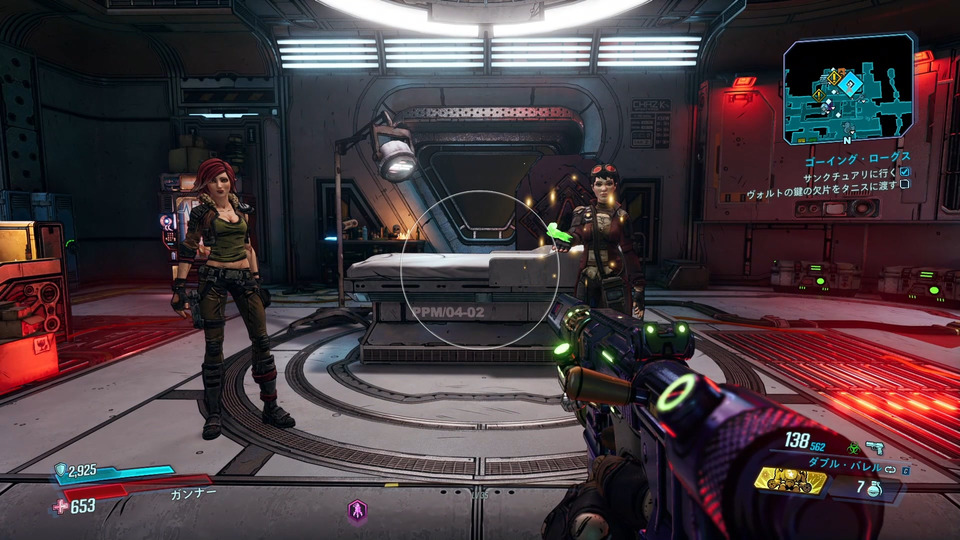960x540 pixels.
Task: Click the pistol weapon type icon
Action: (x=875, y=448)
